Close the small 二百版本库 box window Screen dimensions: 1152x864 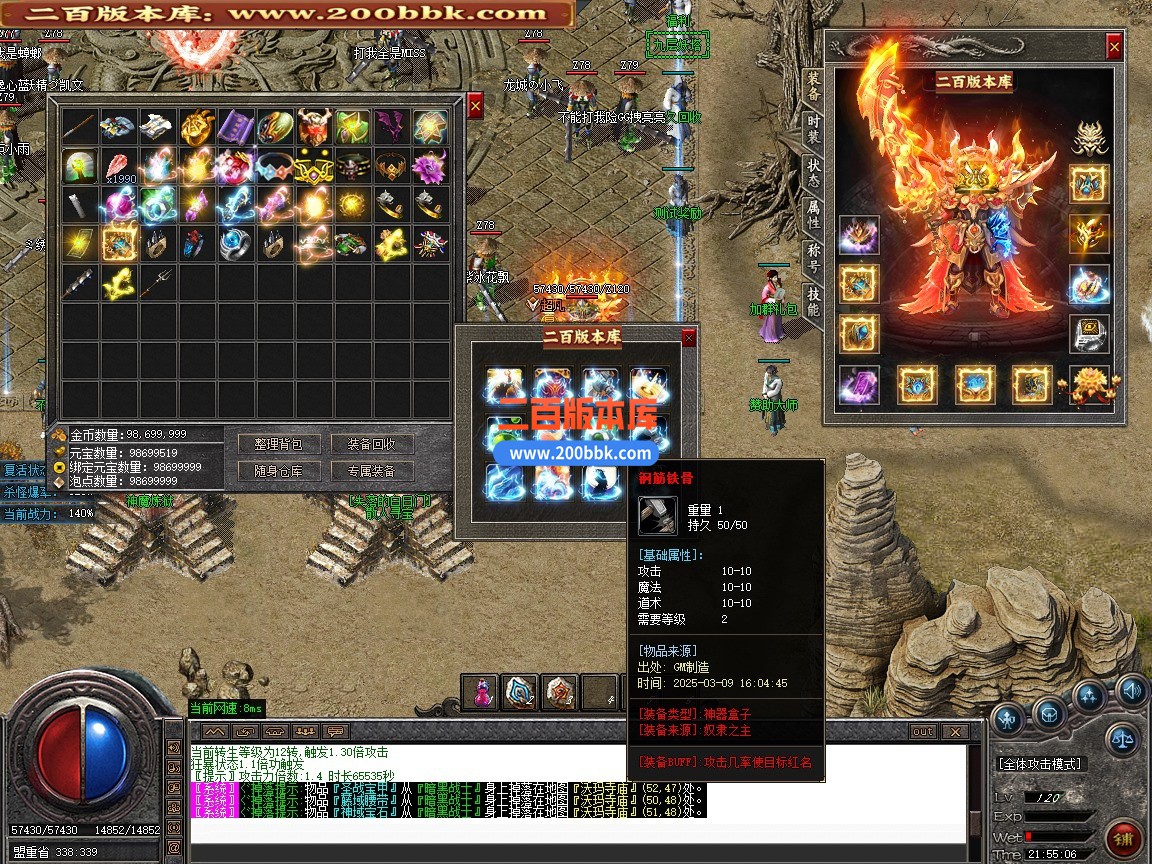688,338
